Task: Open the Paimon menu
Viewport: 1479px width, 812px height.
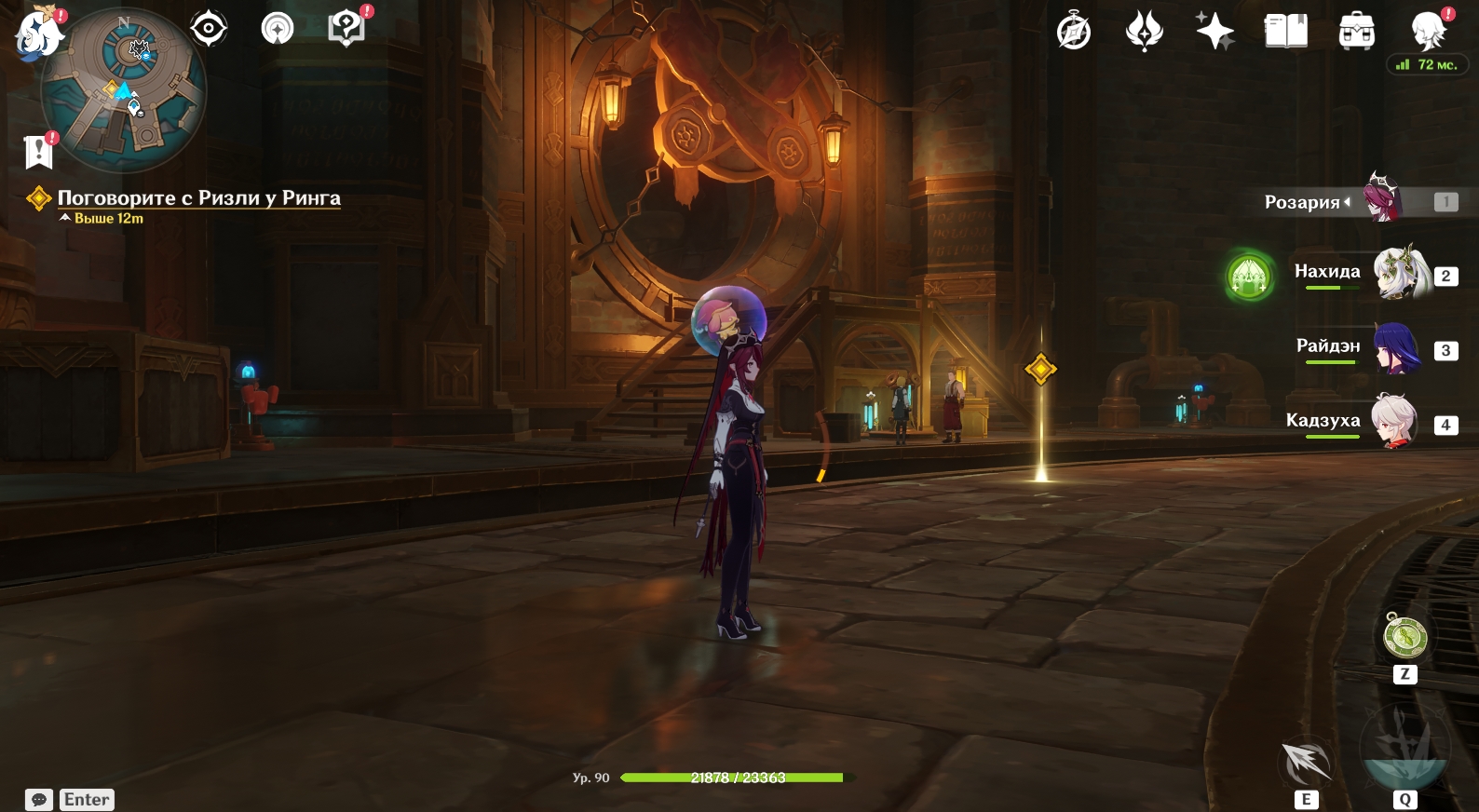Action: pos(39,34)
